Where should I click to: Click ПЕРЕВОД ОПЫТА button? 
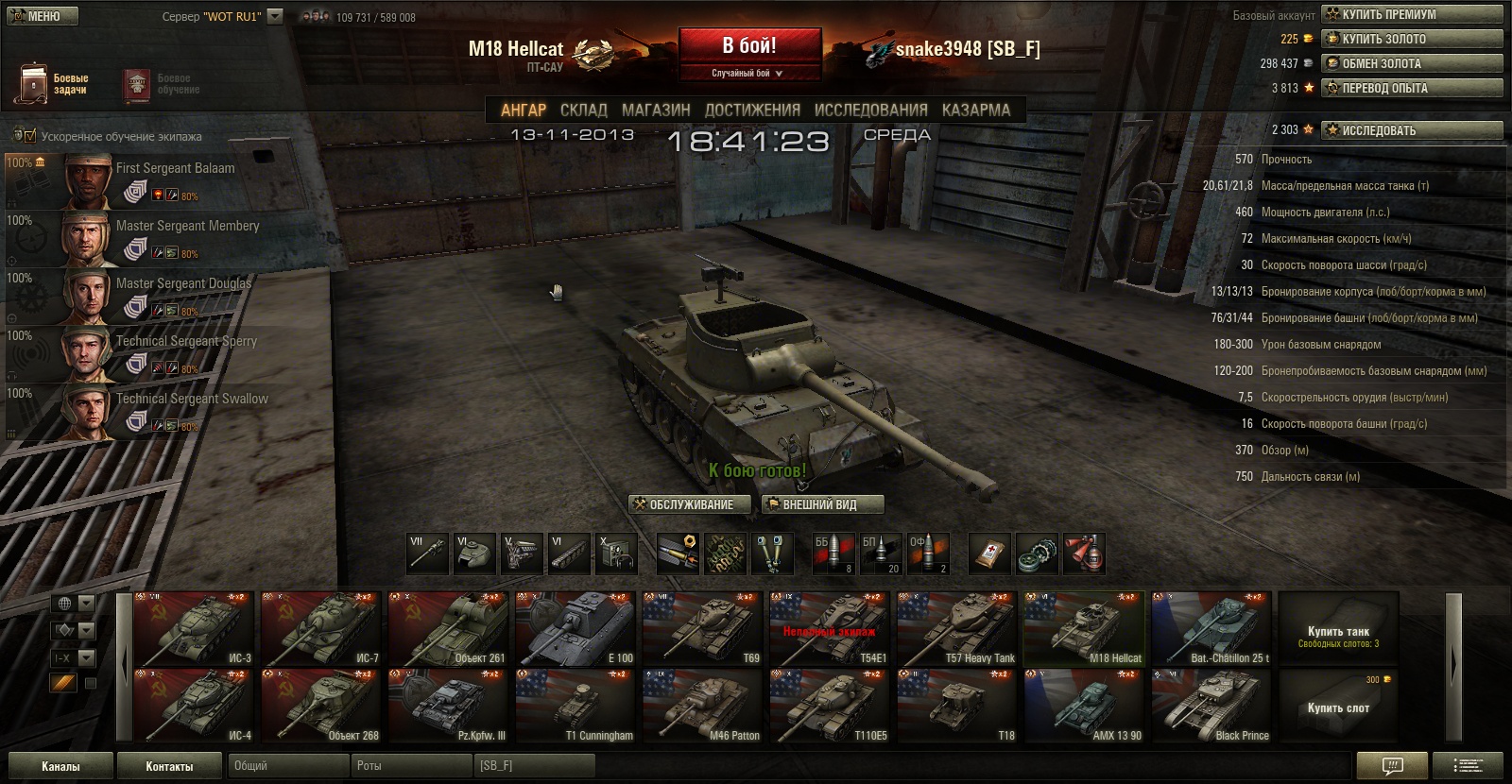pos(1412,88)
